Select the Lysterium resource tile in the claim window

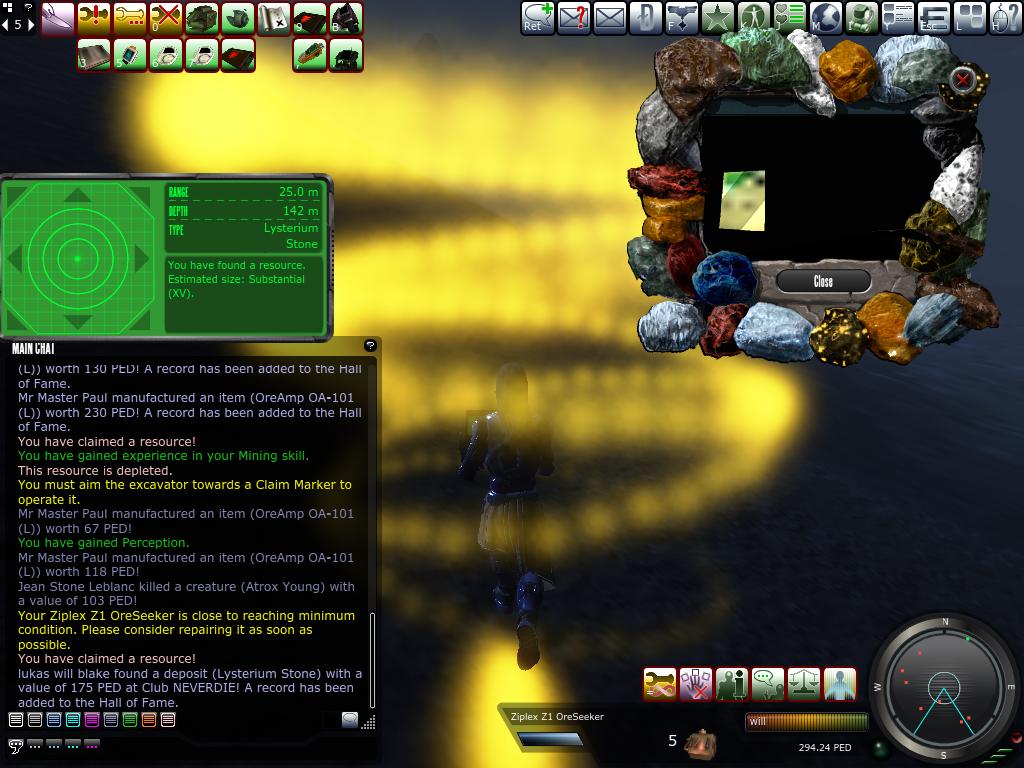tap(742, 200)
